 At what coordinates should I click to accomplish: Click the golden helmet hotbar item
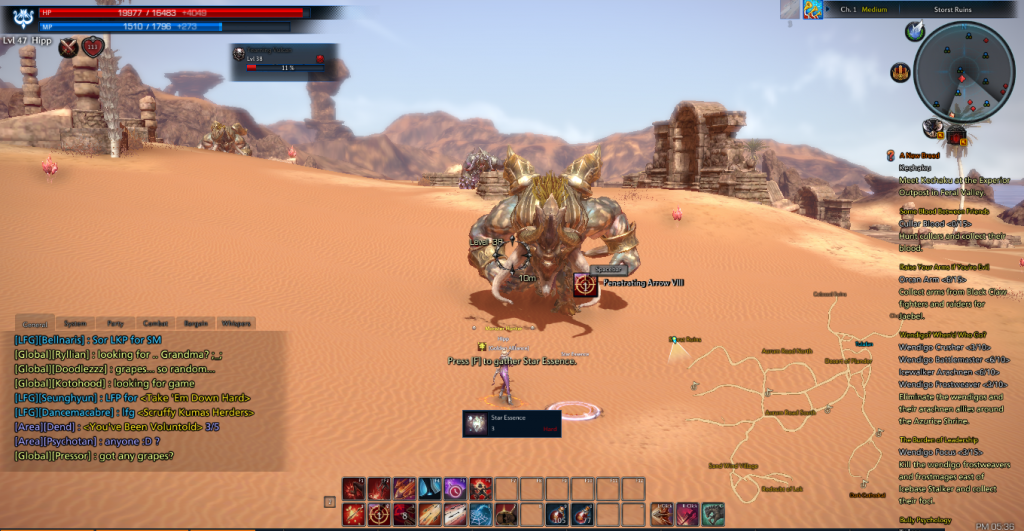click(505, 514)
